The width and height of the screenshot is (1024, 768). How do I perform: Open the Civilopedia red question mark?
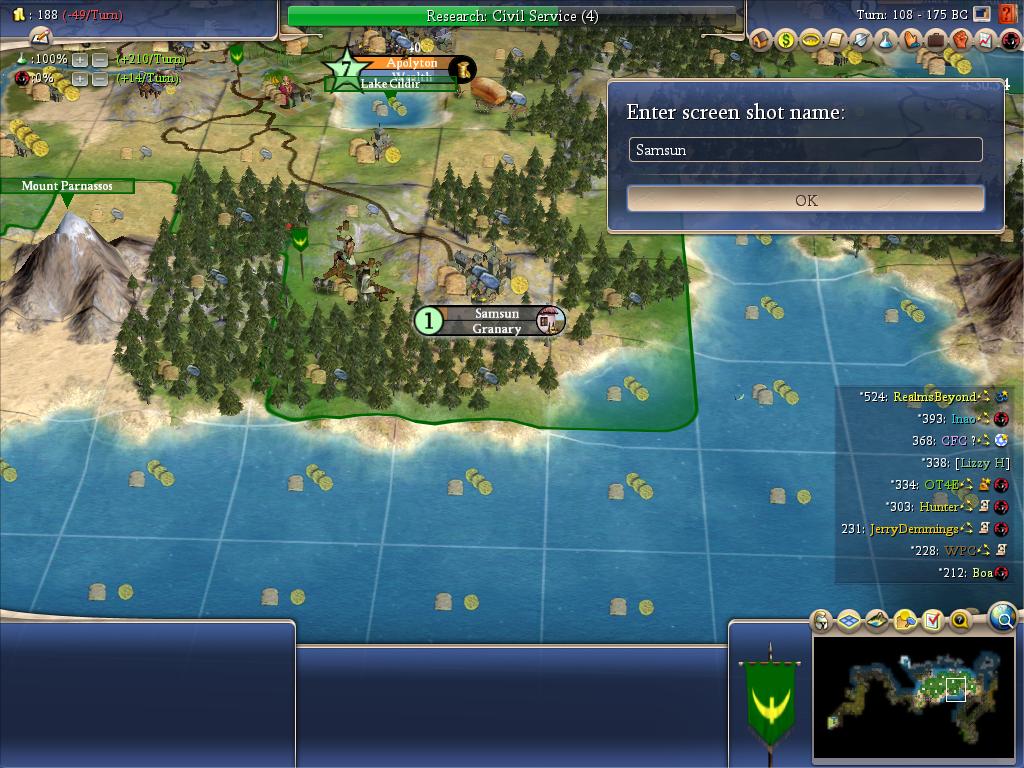pos(1006,15)
